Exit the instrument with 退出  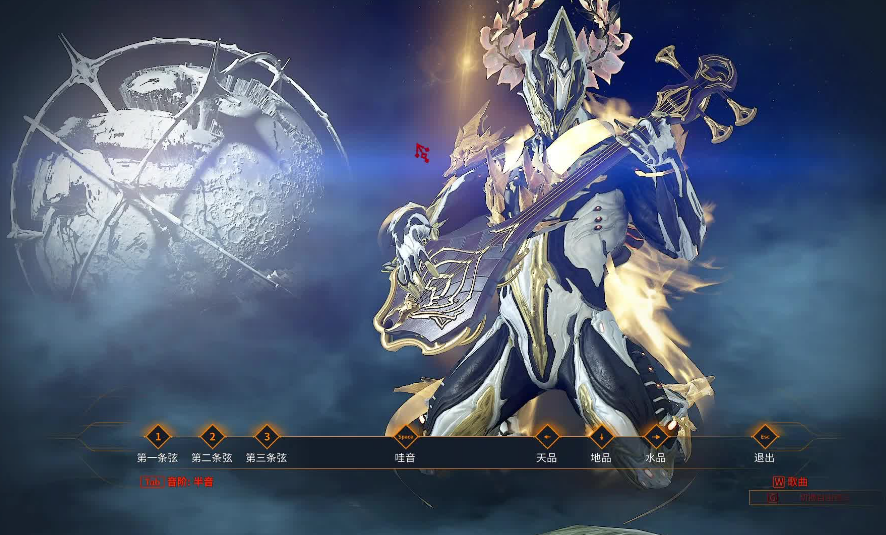[765, 437]
